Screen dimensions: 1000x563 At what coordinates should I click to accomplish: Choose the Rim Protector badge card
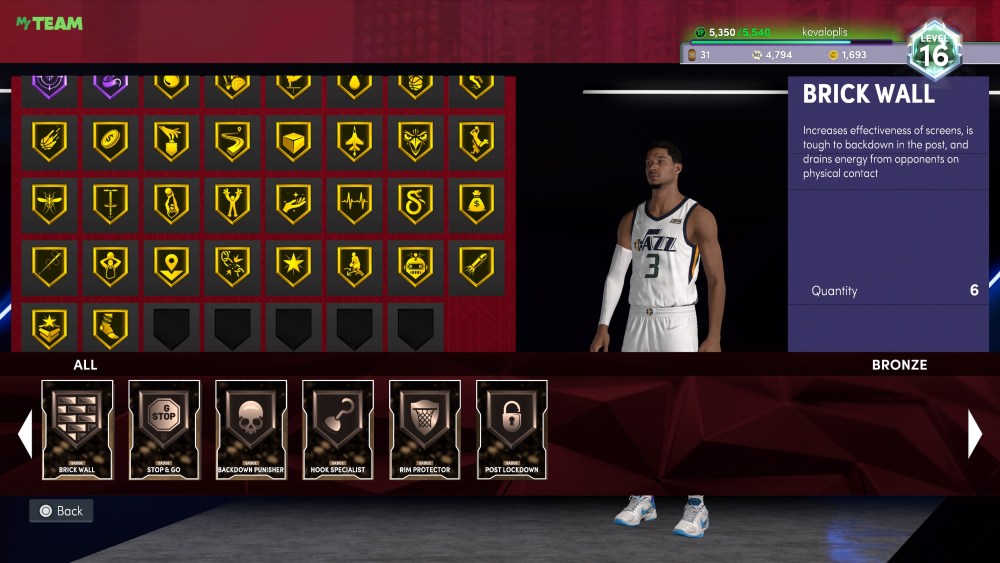pyautogui.click(x=425, y=429)
